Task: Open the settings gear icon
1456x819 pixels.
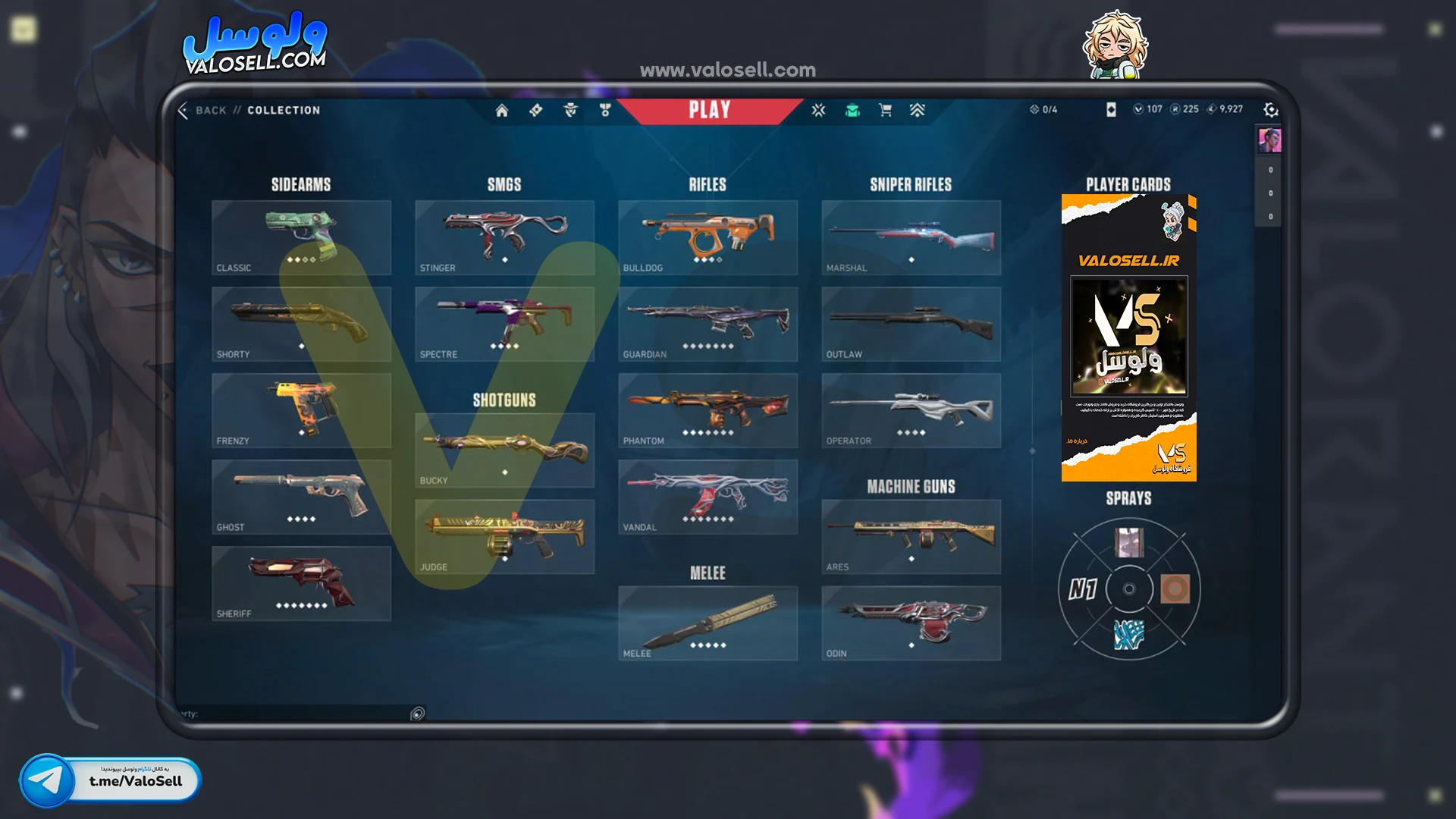Action: click(x=1270, y=111)
